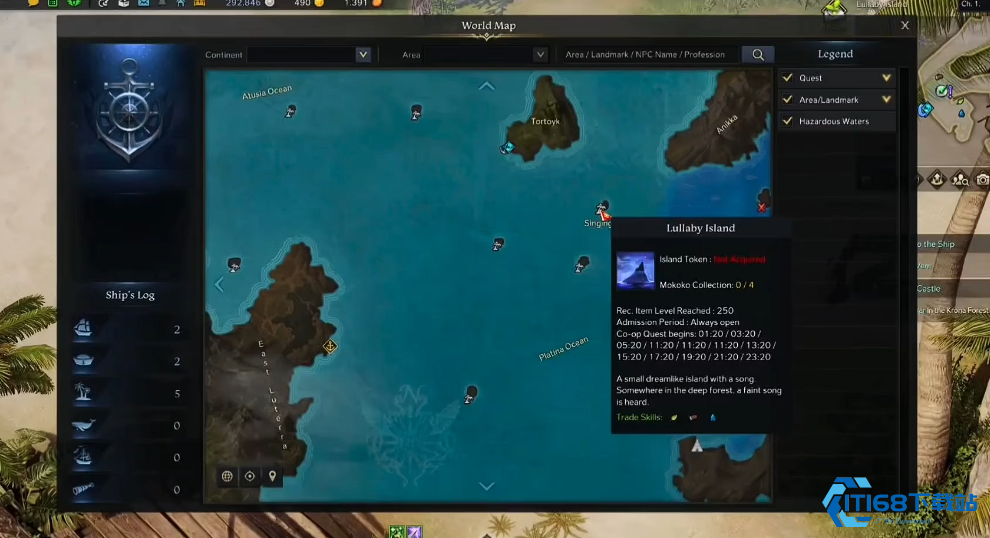Center map with the crosshair button

[x=250, y=476]
